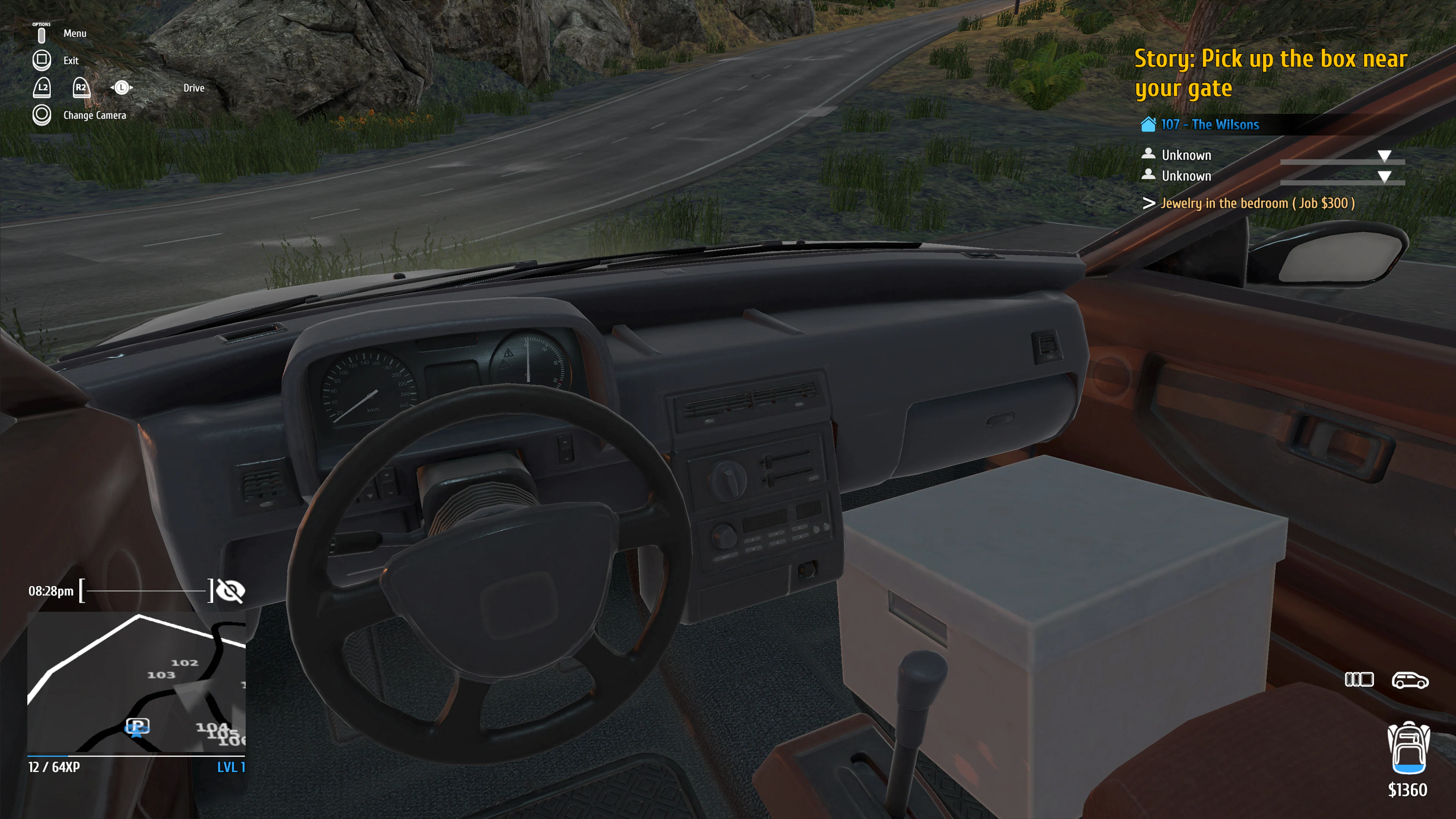Click the handcuffs status indicator
The width and height of the screenshot is (1456, 819).
1359,680
